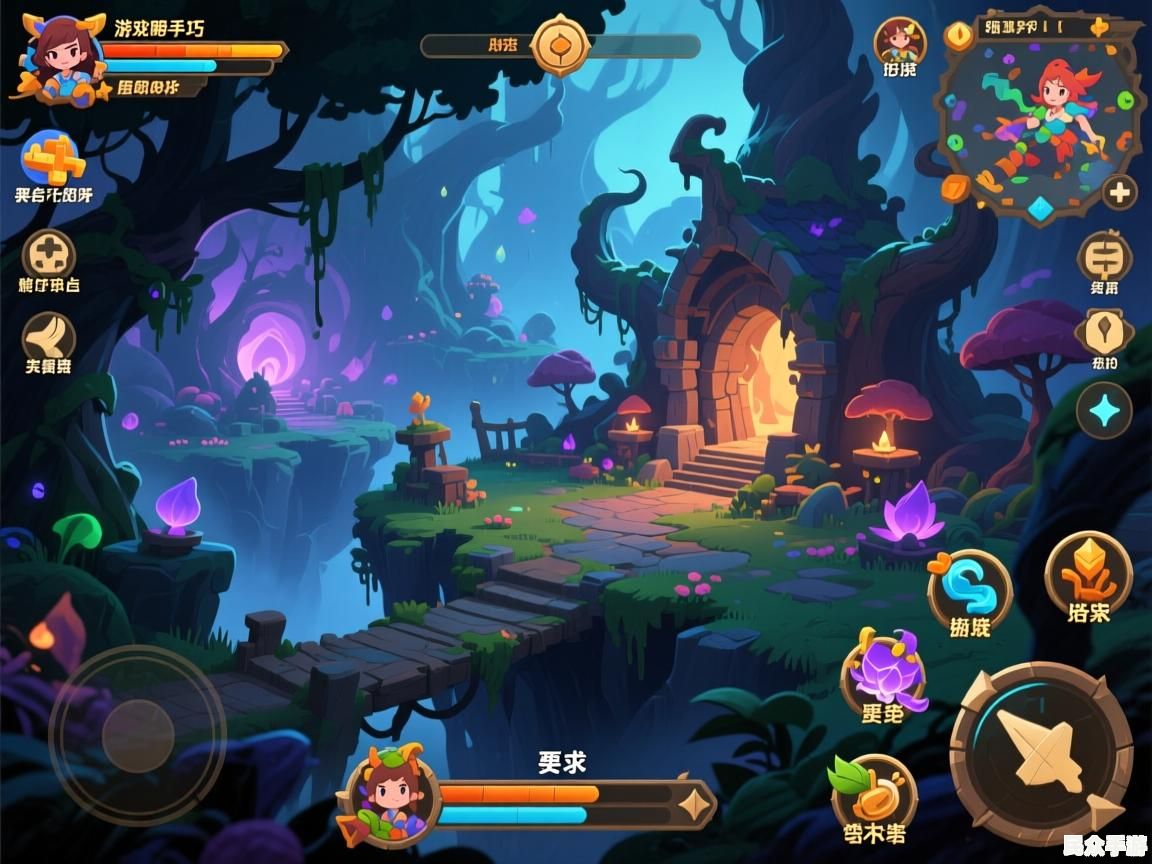Click the plus button on the minimap
Screen dimensions: 1152x864
(1118, 191)
